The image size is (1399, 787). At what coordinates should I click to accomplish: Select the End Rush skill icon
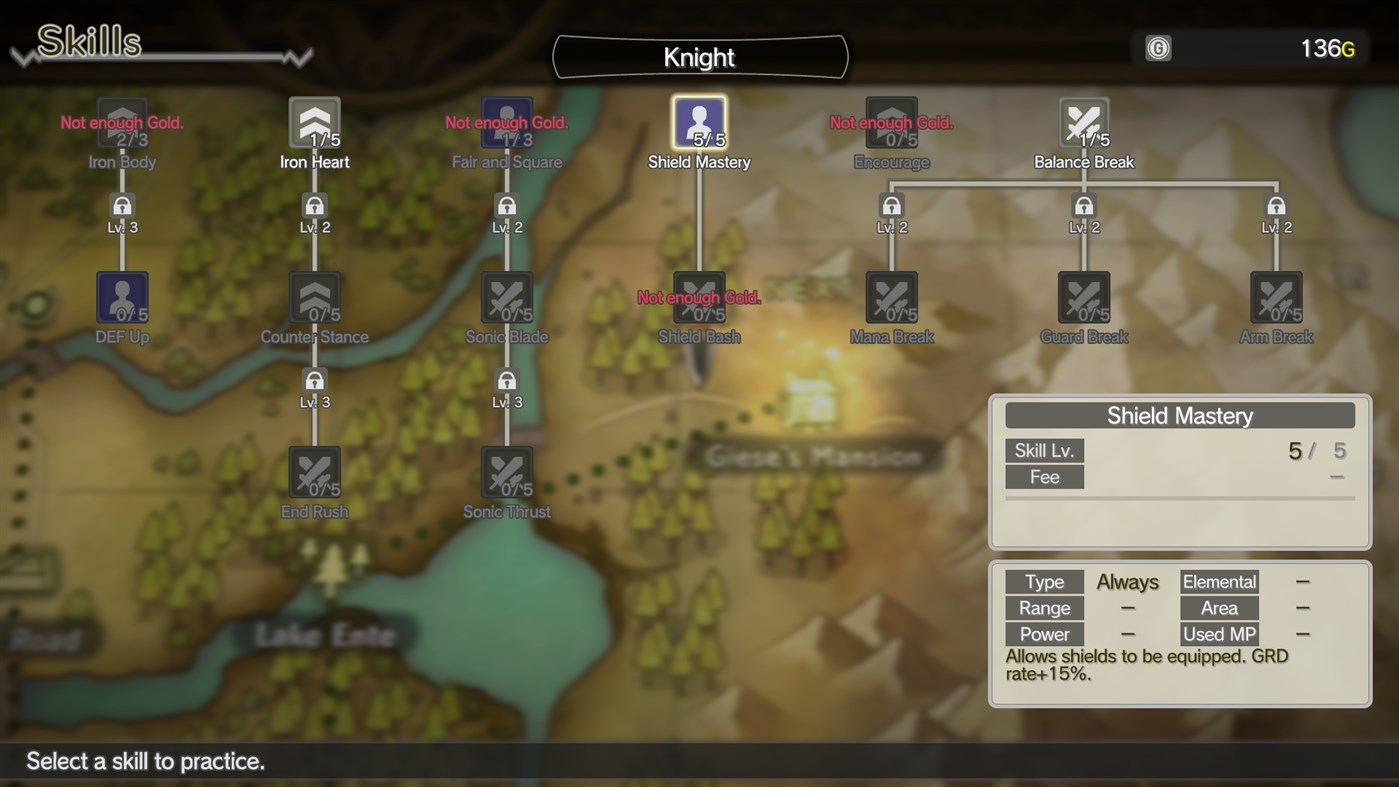pos(314,471)
